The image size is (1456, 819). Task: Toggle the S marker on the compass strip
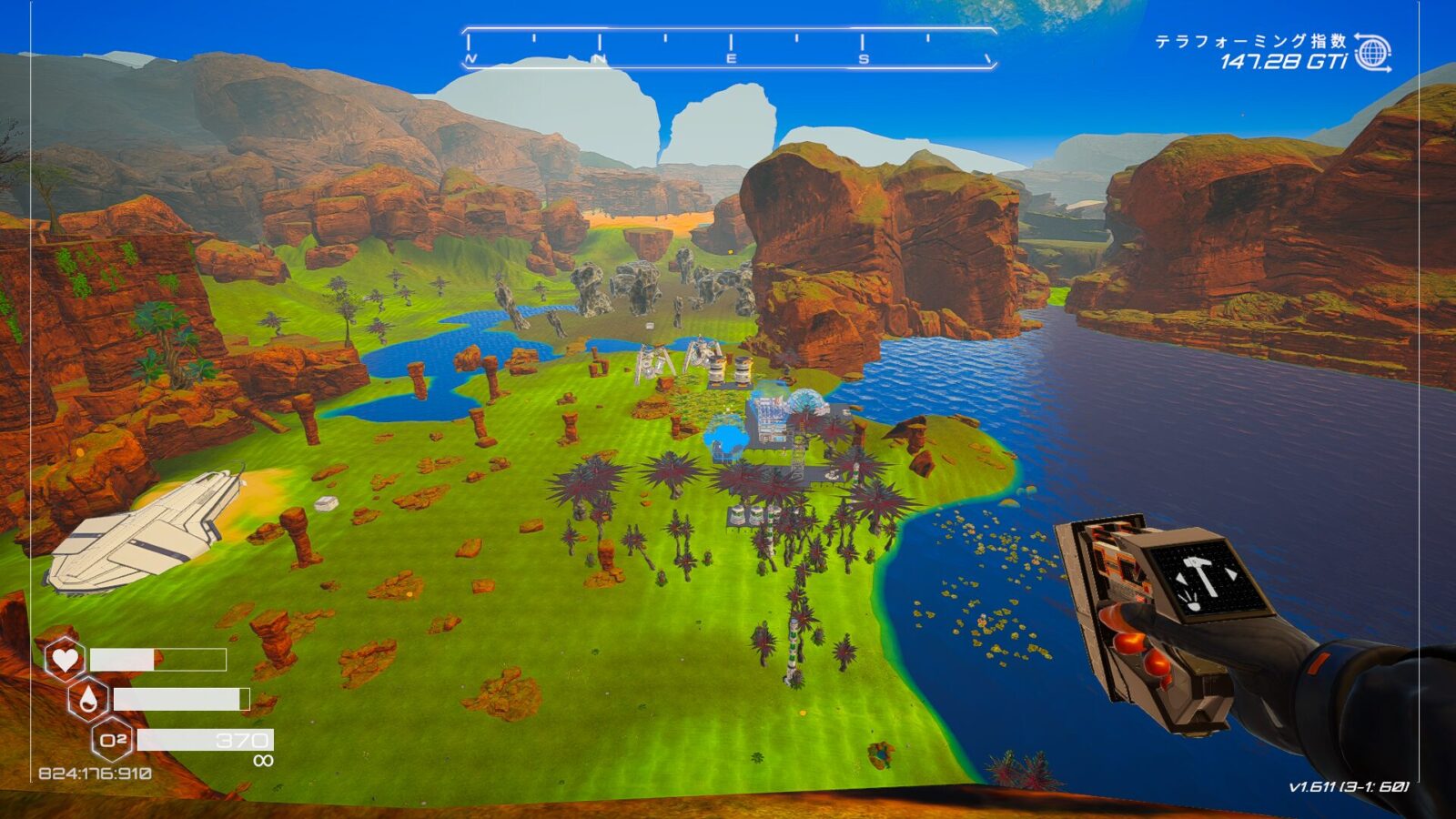[x=861, y=58]
